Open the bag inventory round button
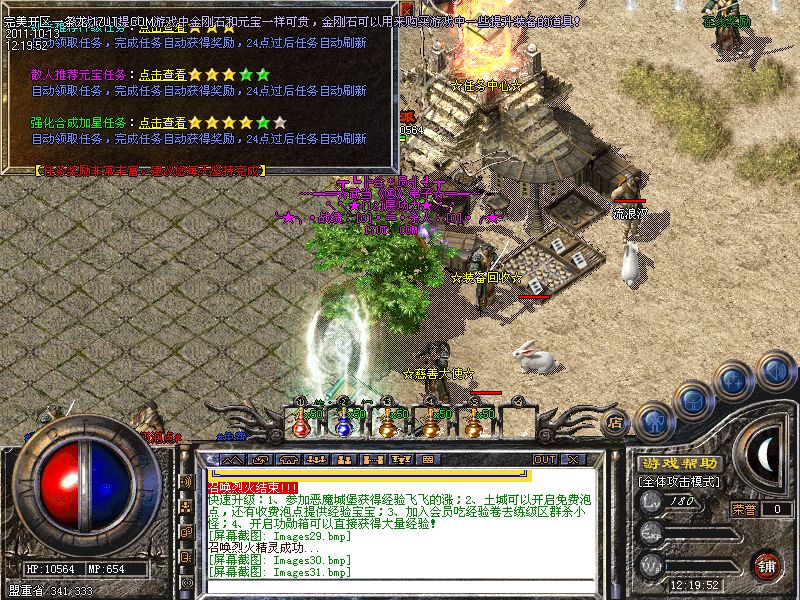 point(694,401)
